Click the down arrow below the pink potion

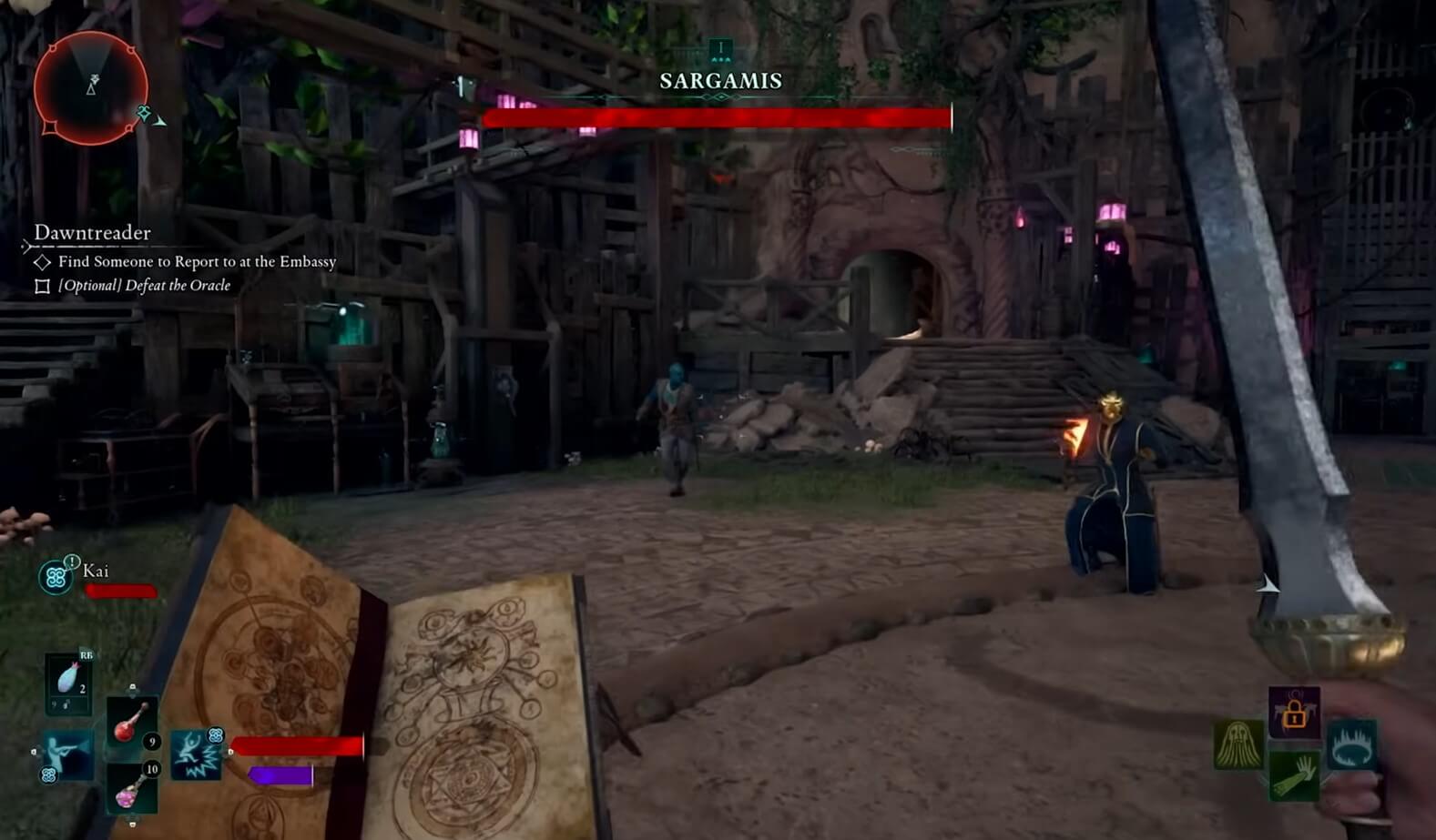[132, 824]
